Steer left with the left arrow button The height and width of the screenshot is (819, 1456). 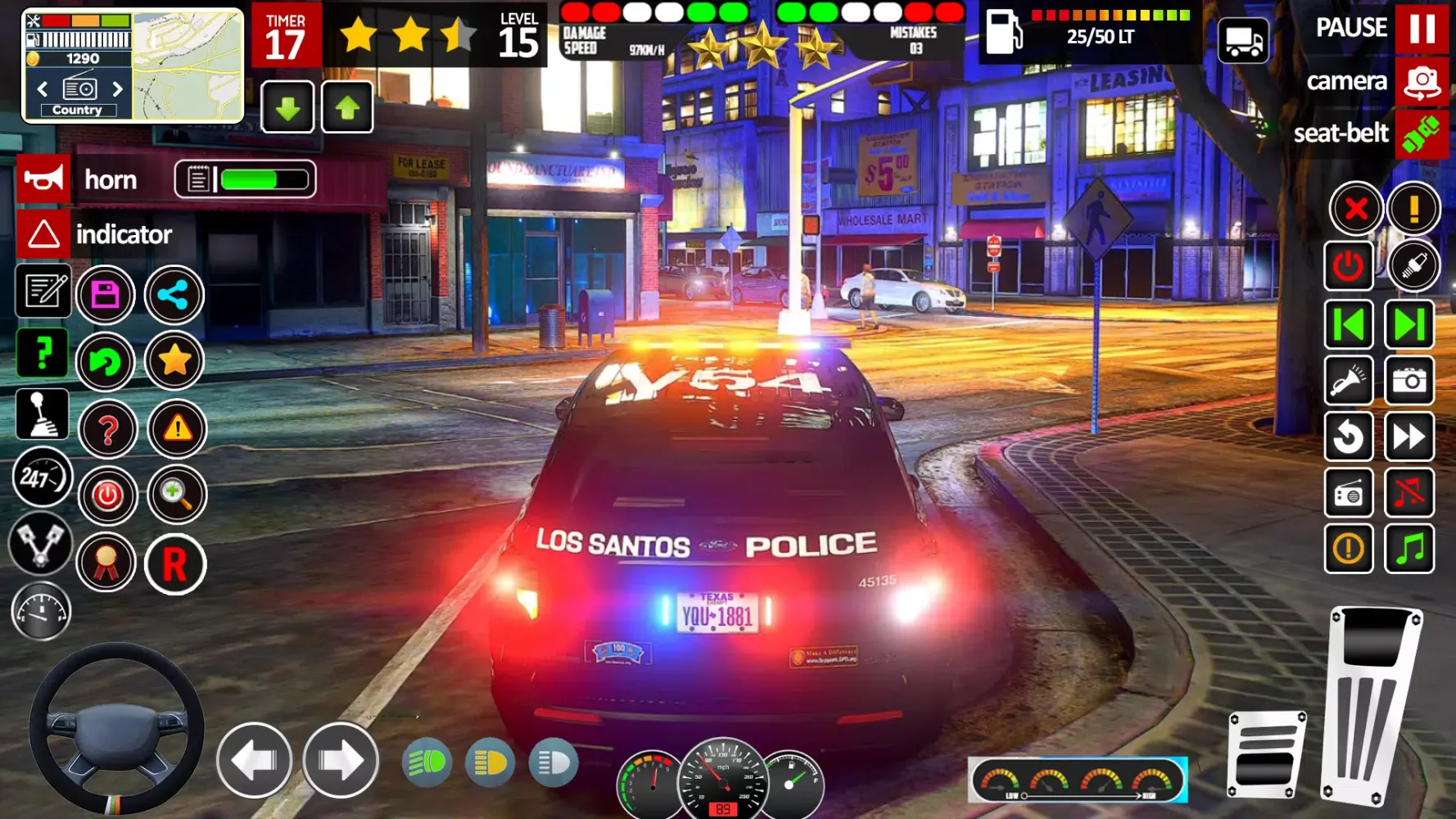click(x=255, y=760)
